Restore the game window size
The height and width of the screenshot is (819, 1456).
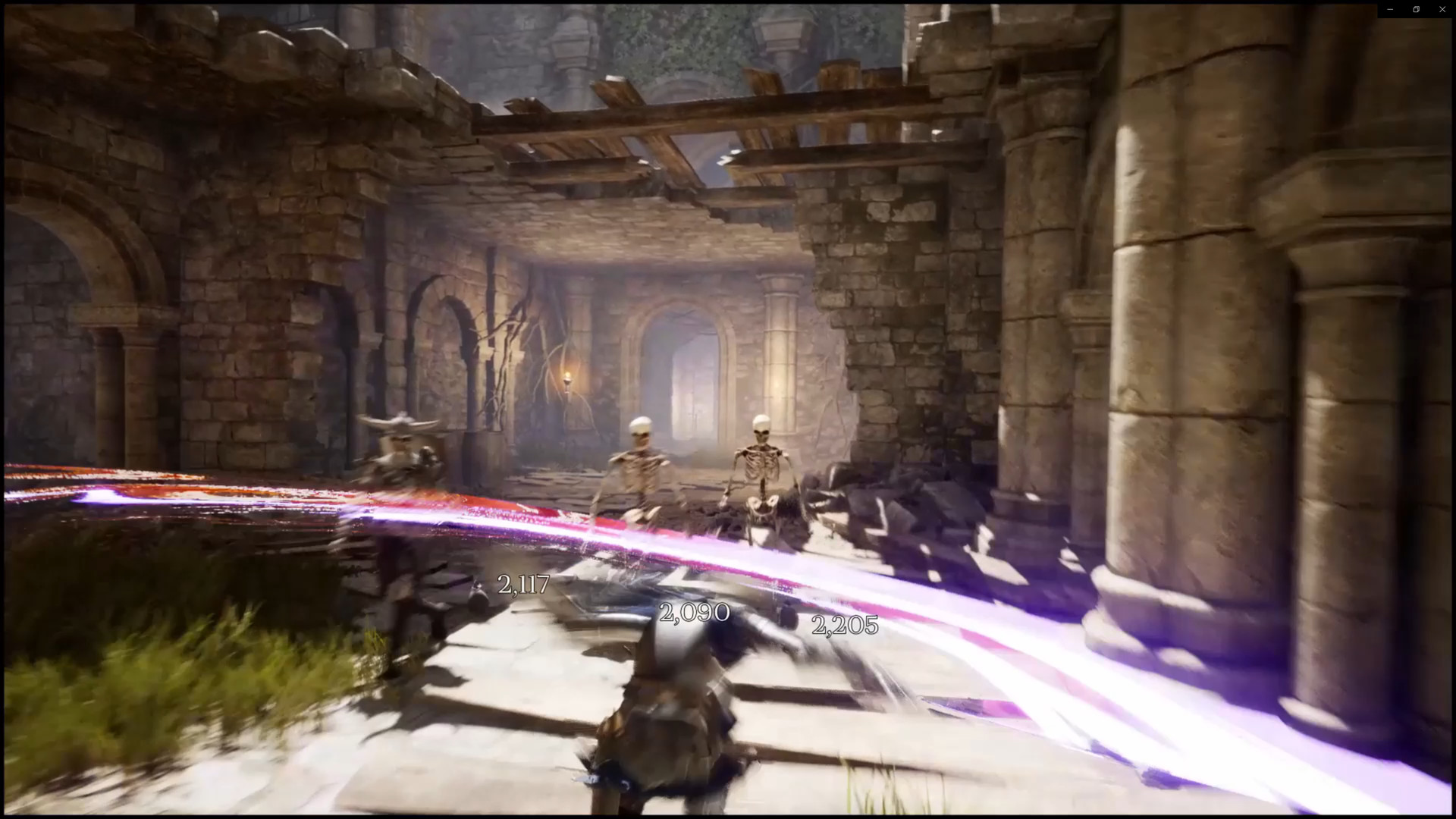click(x=1416, y=9)
